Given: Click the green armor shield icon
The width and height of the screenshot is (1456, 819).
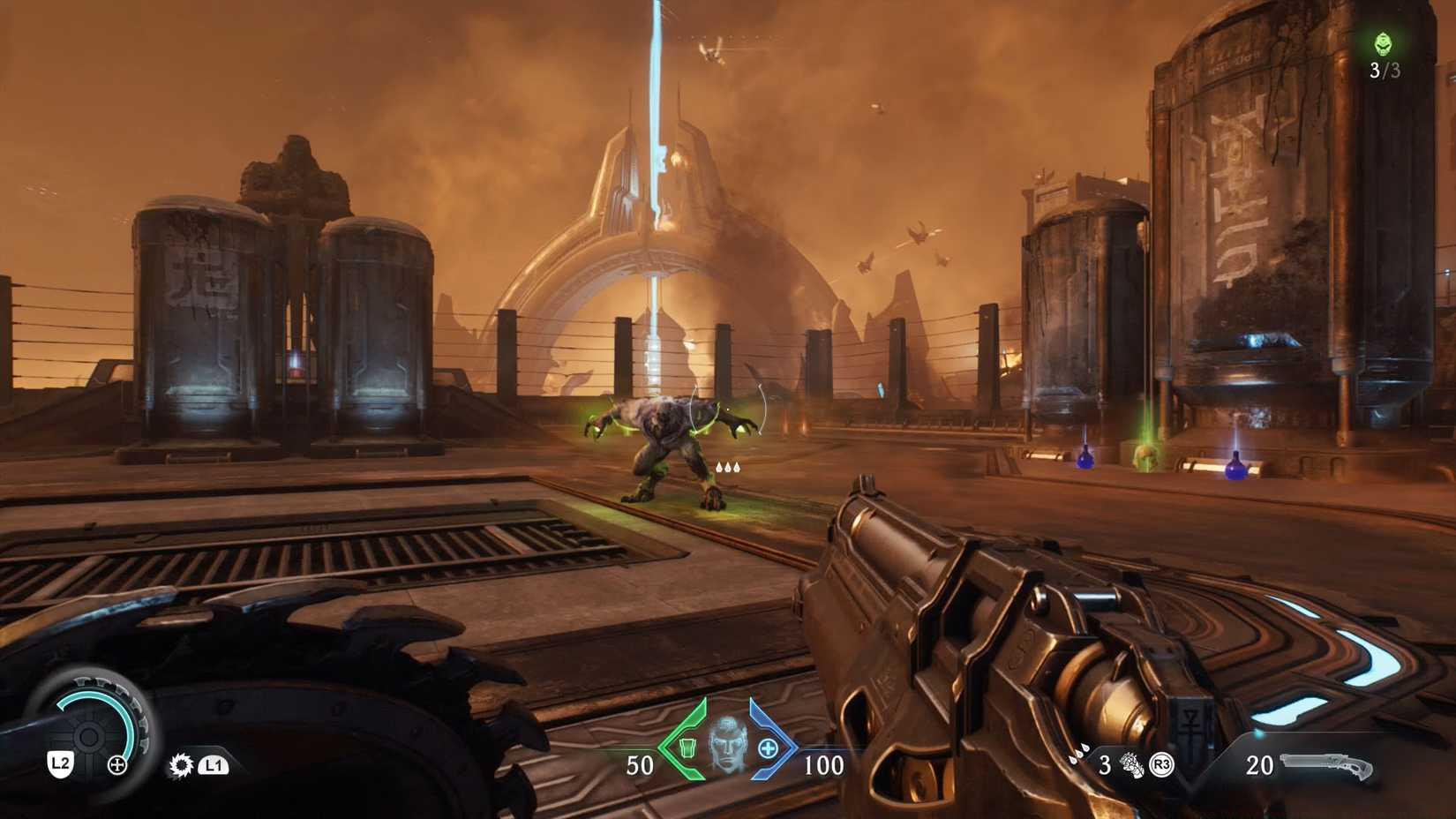Looking at the screenshot, I should point(687,748).
